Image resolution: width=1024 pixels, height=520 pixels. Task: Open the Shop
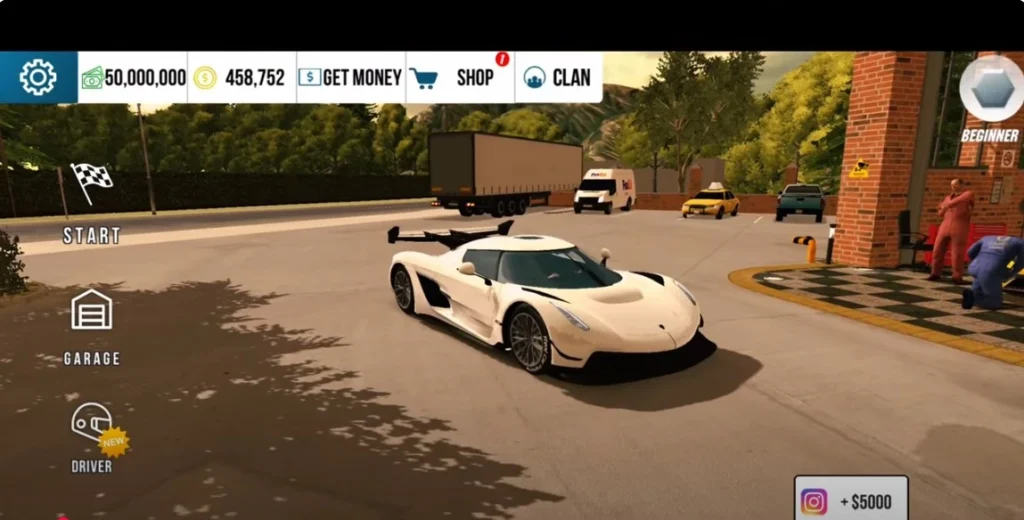pos(460,77)
